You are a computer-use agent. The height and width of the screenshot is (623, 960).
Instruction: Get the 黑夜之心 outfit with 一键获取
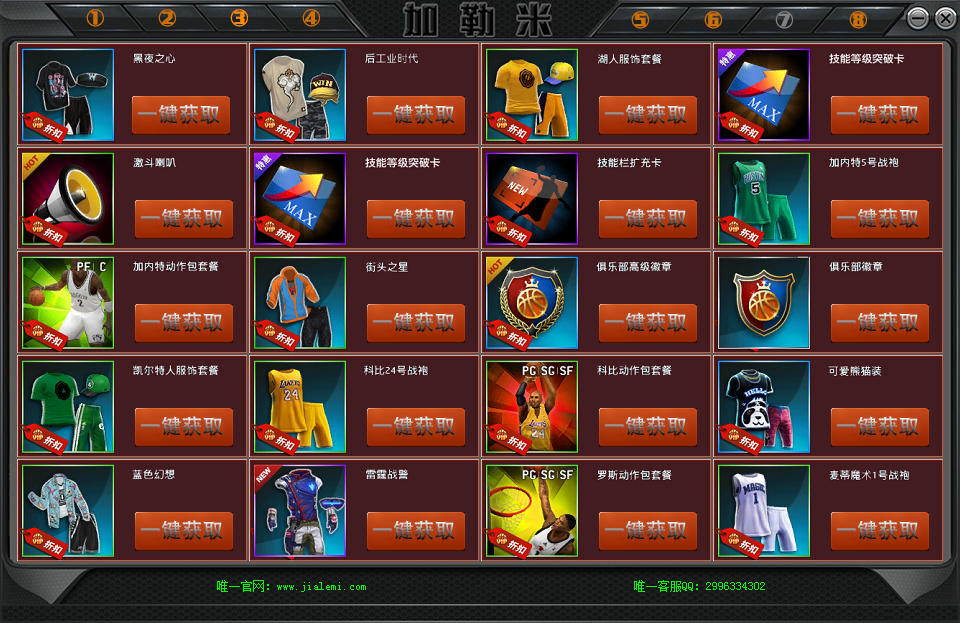click(181, 115)
